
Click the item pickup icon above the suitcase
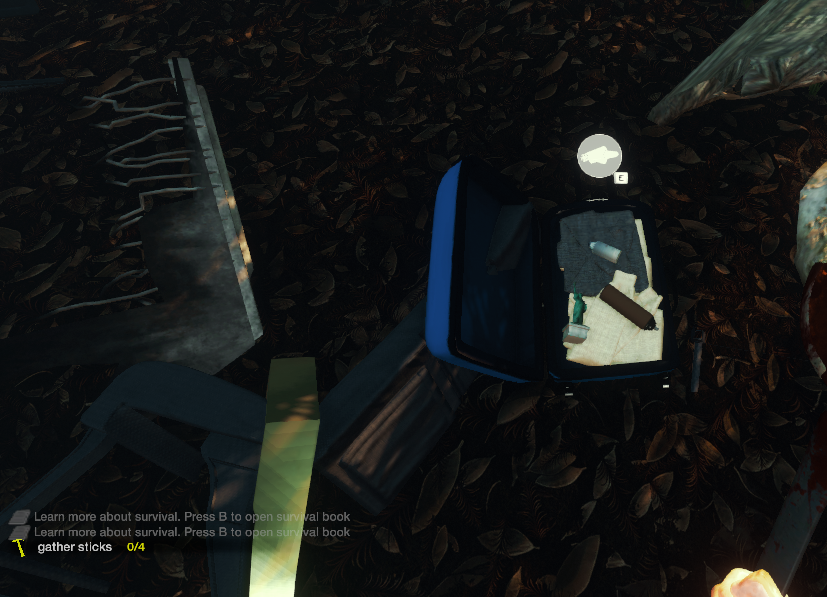599,155
